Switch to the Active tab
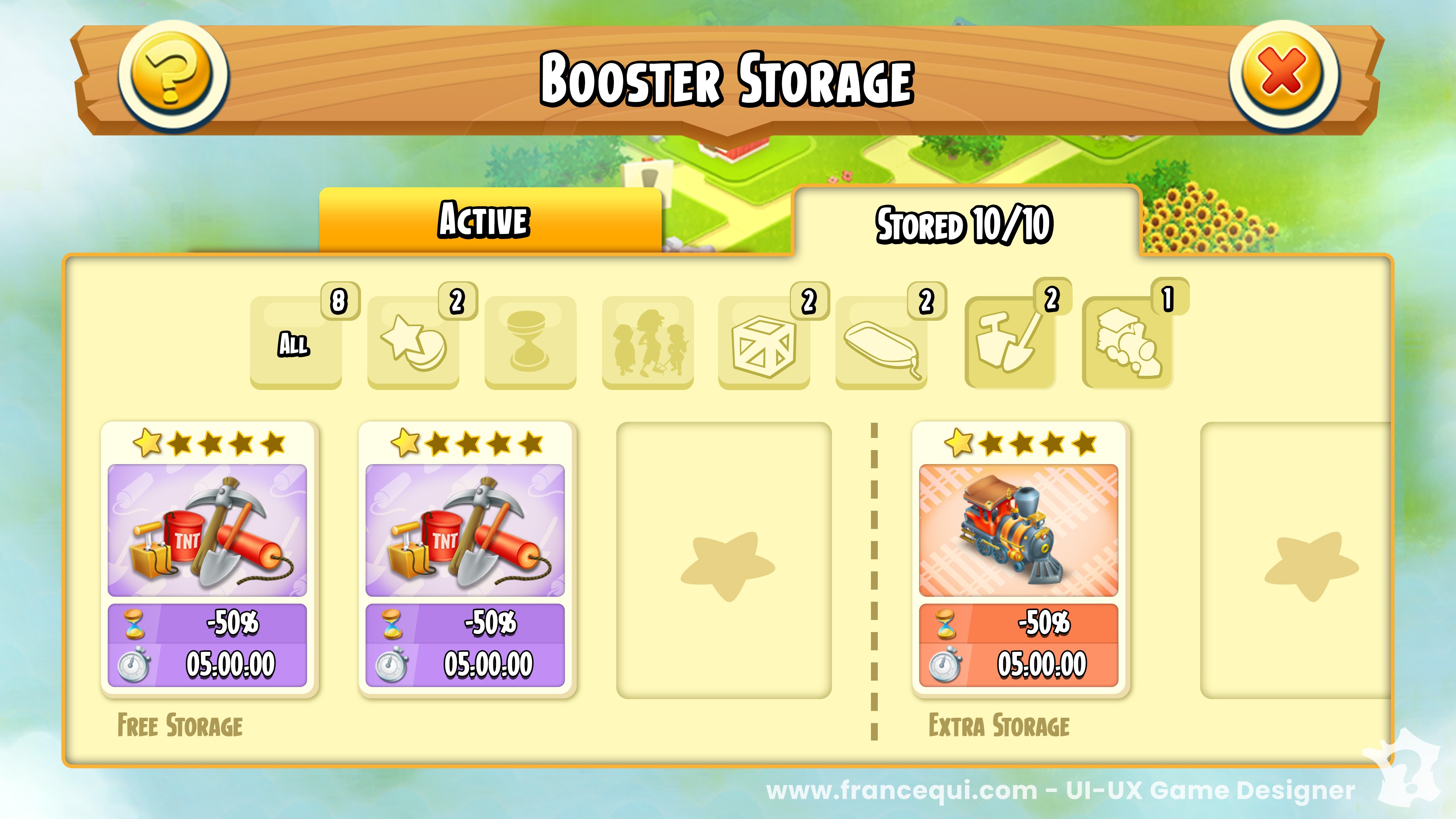1456x819 pixels. pos(490,220)
